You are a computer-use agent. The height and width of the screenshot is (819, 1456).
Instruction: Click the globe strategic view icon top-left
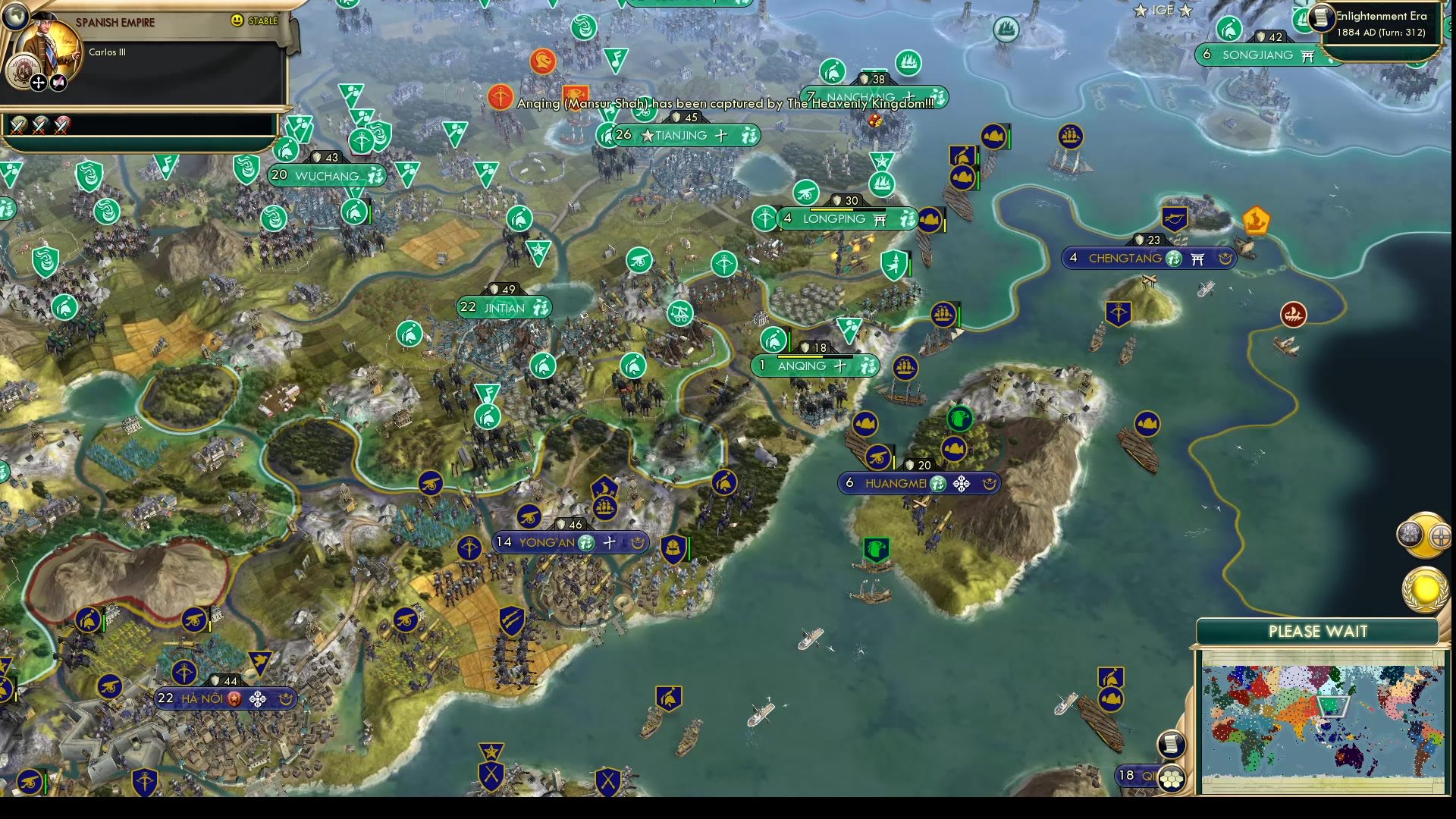tap(17, 17)
